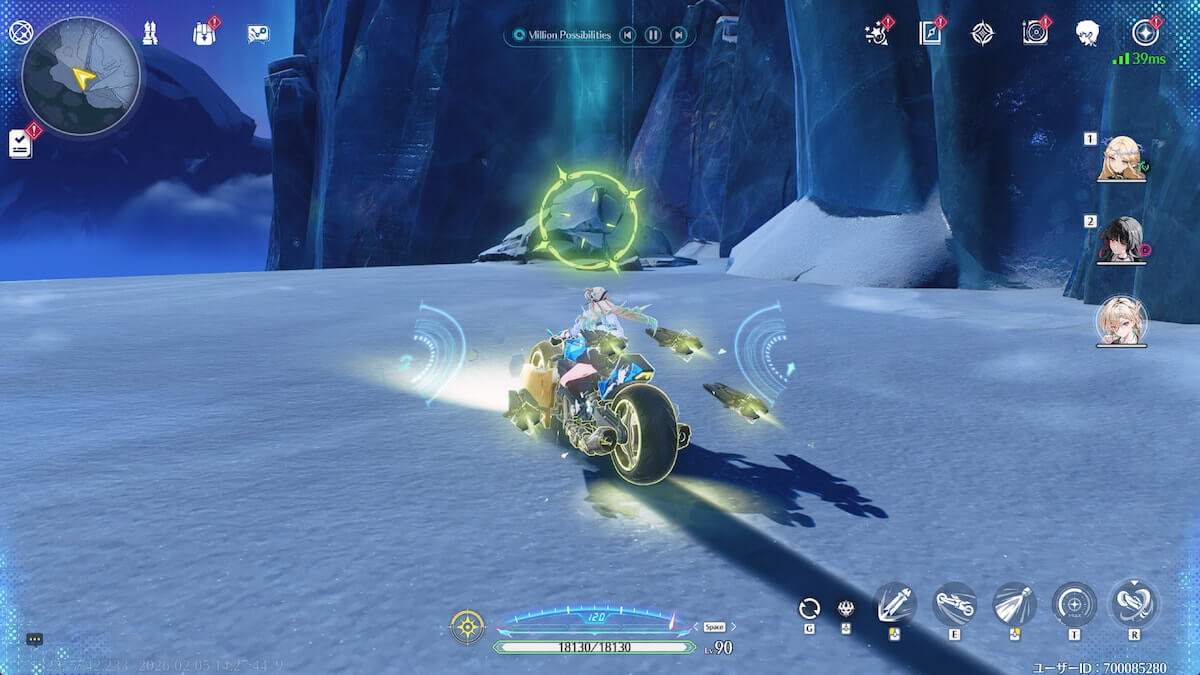Skip to next music track
Image resolution: width=1200 pixels, height=675 pixels.
(x=679, y=36)
